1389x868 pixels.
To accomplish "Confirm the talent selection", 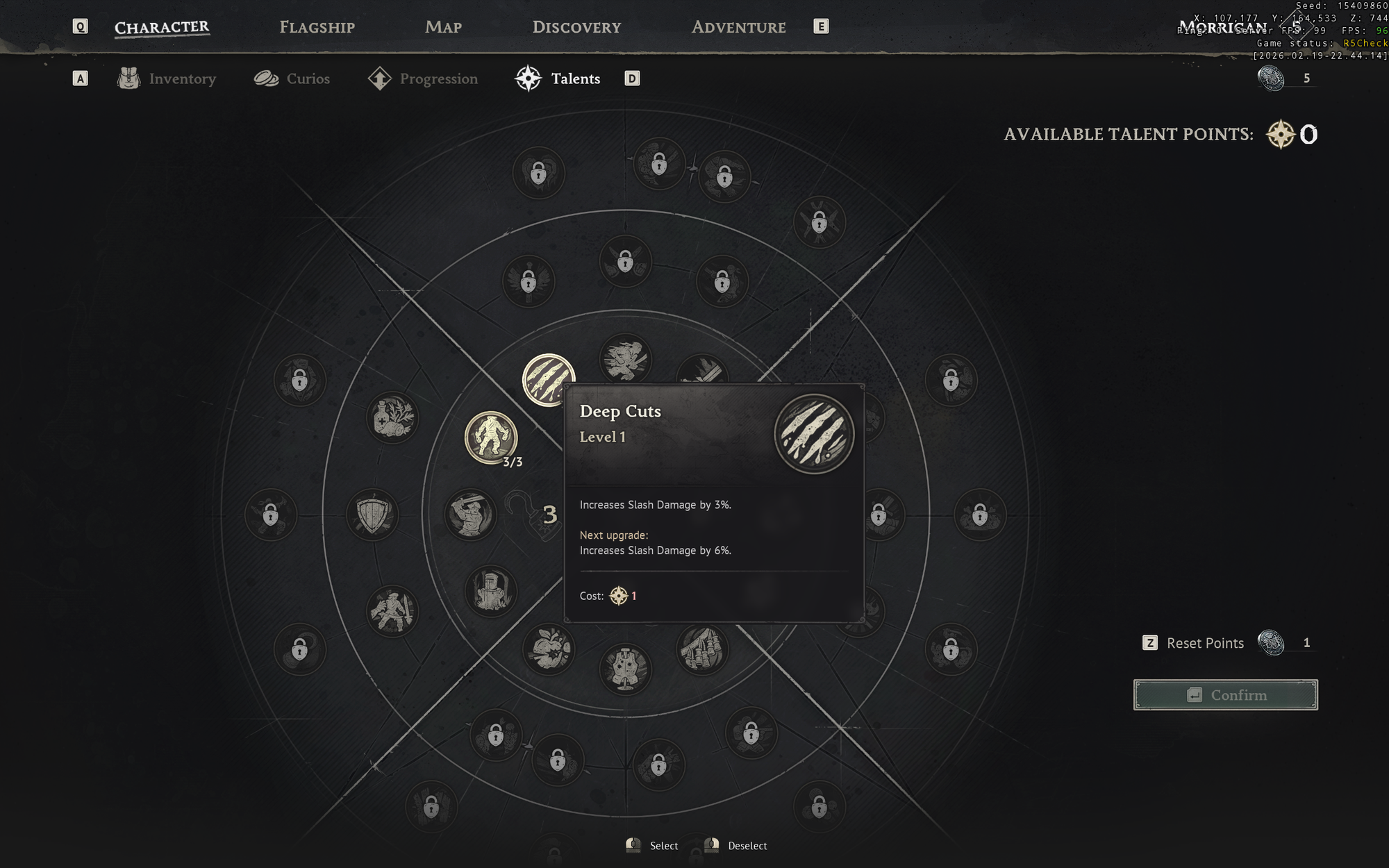I will [1225, 694].
